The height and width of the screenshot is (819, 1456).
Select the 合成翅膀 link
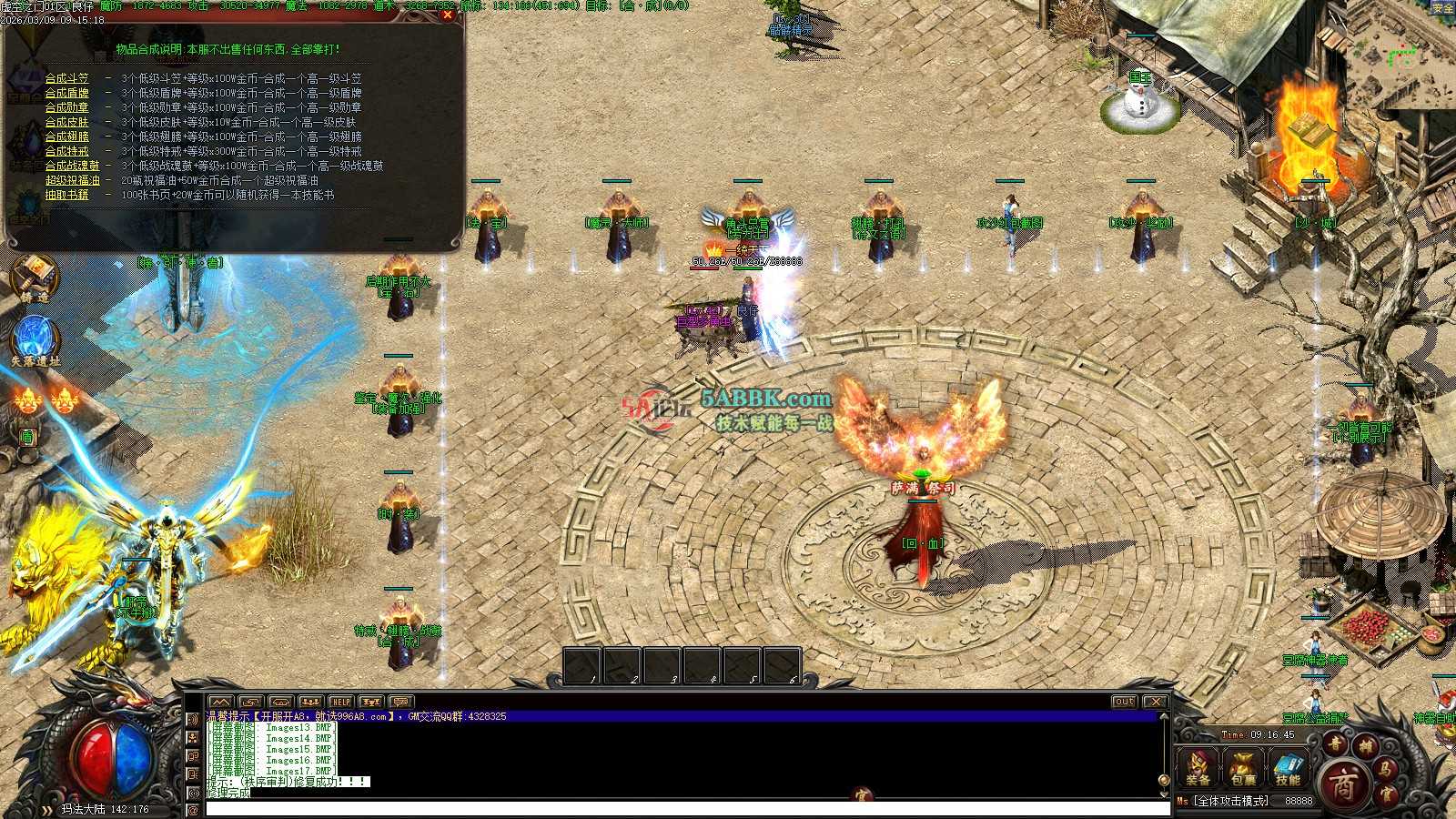coord(67,137)
